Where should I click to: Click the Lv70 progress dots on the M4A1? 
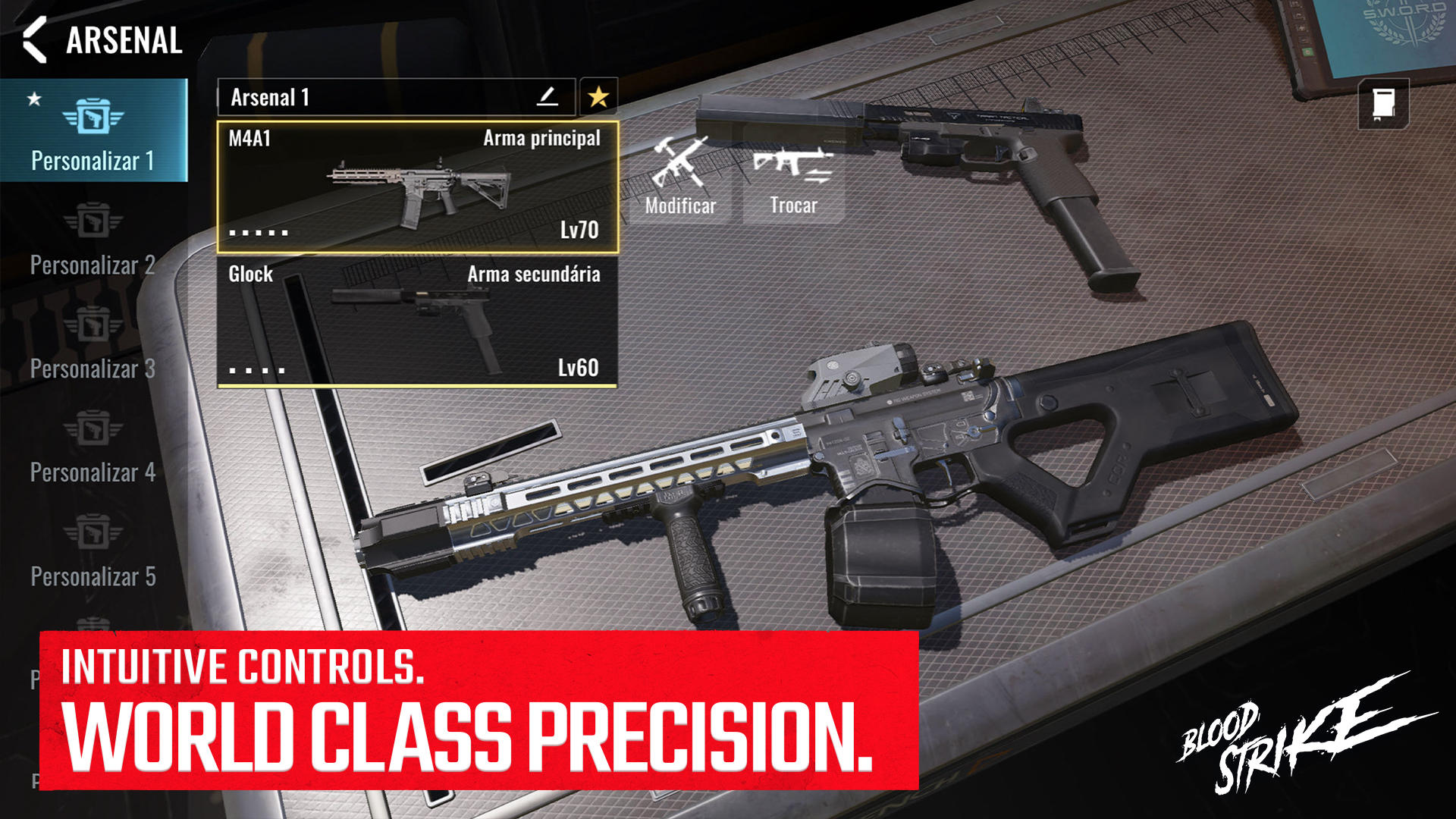[258, 233]
